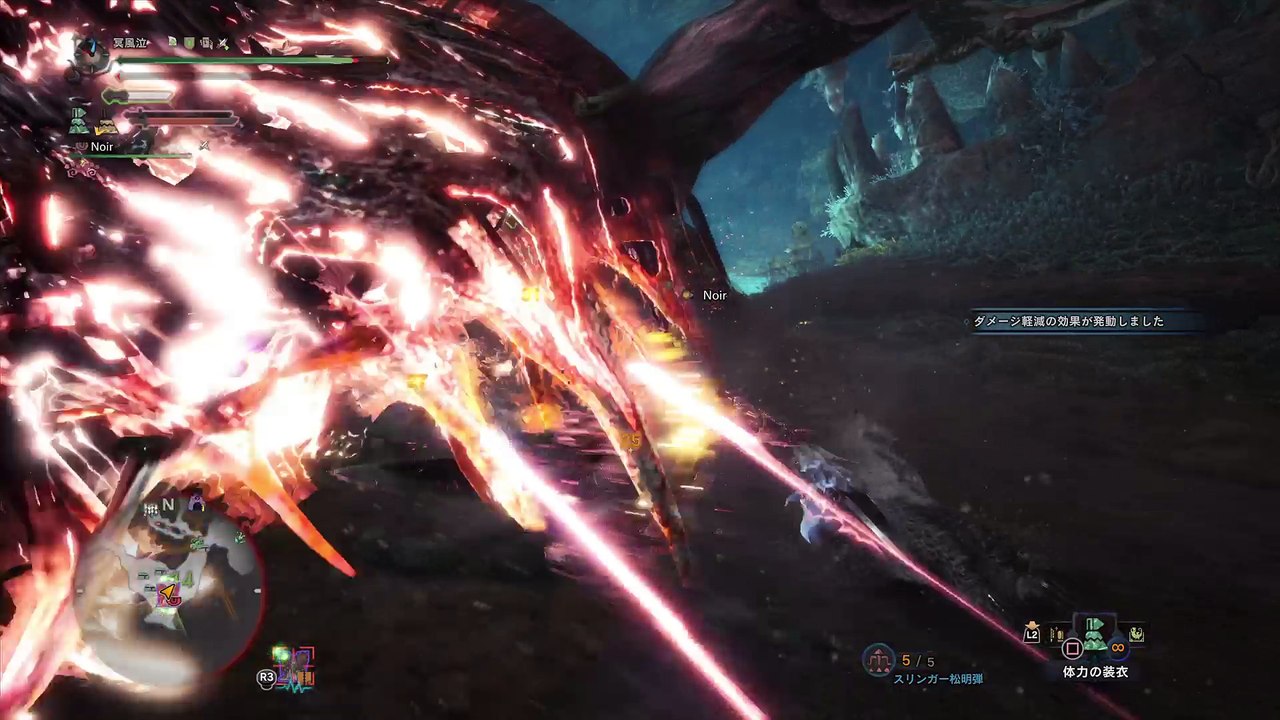Click the vitality mantle status icon by weapon gauge
Image resolution: width=1280 pixels, height=720 pixels.
(x=79, y=122)
